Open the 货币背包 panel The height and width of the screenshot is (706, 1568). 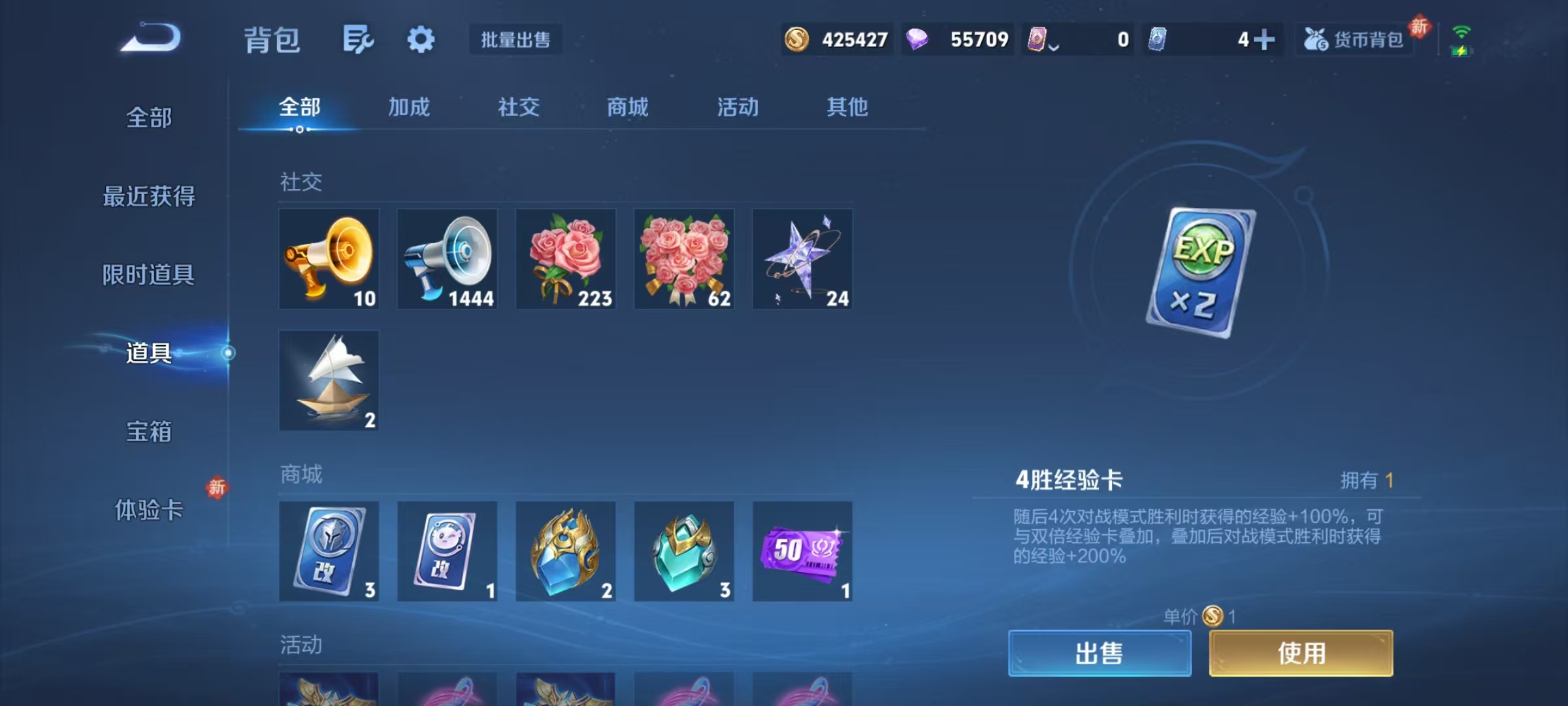[x=1354, y=40]
